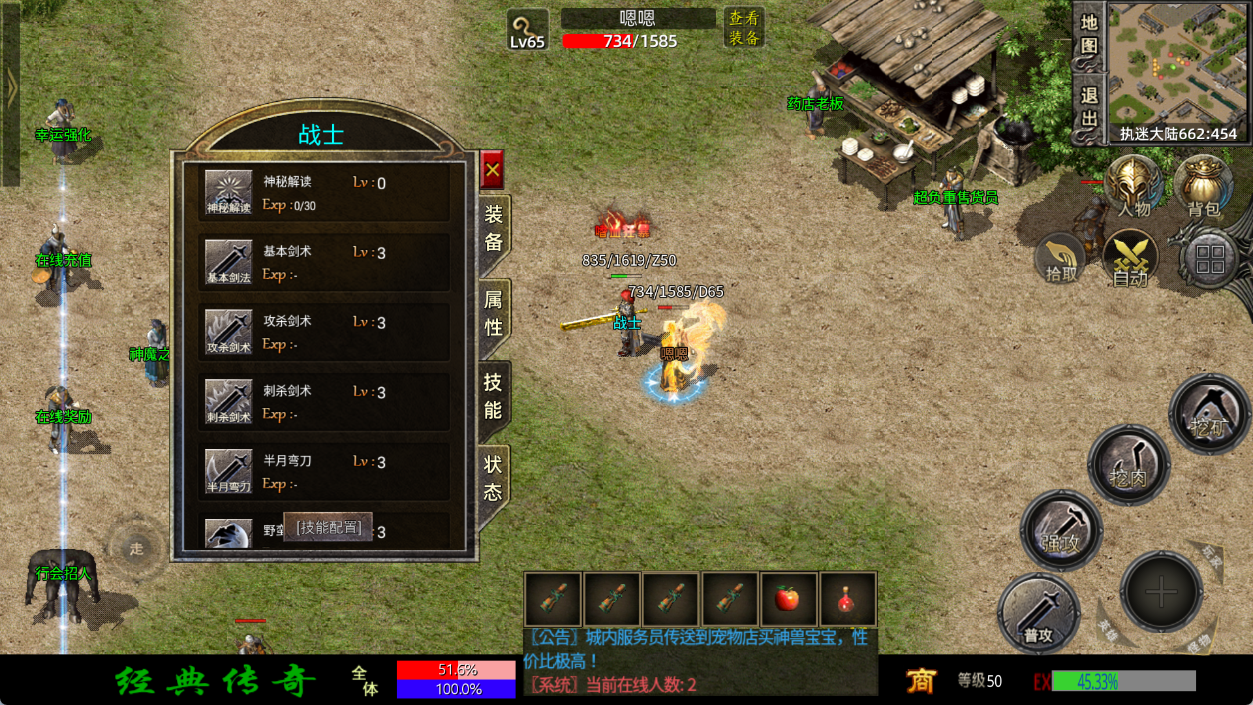Pick the 攻杀剑术 skill entry
Screen dimensions: 1253x705
click(x=323, y=333)
